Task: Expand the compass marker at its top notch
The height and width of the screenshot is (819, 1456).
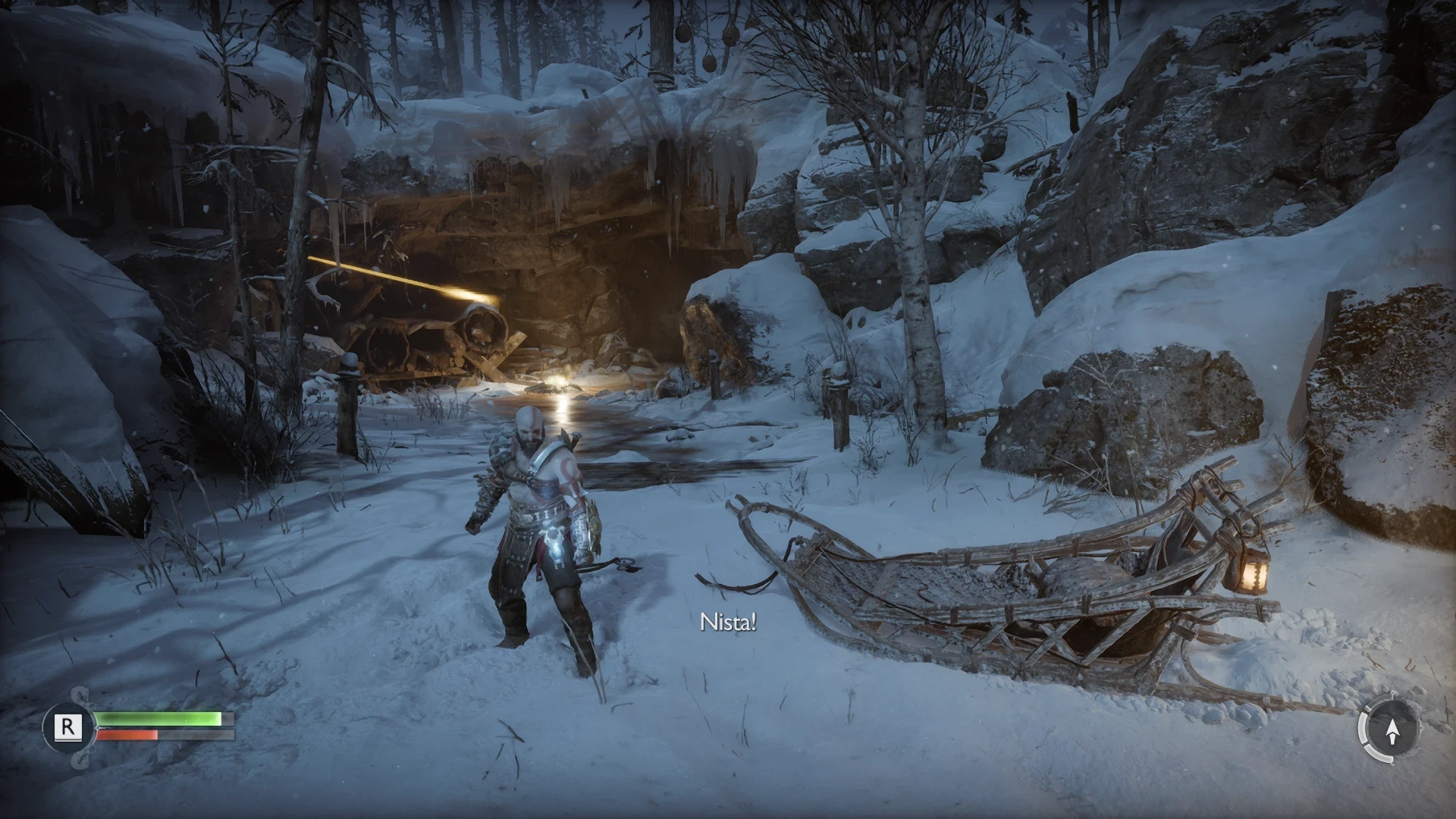Action: (x=1394, y=692)
